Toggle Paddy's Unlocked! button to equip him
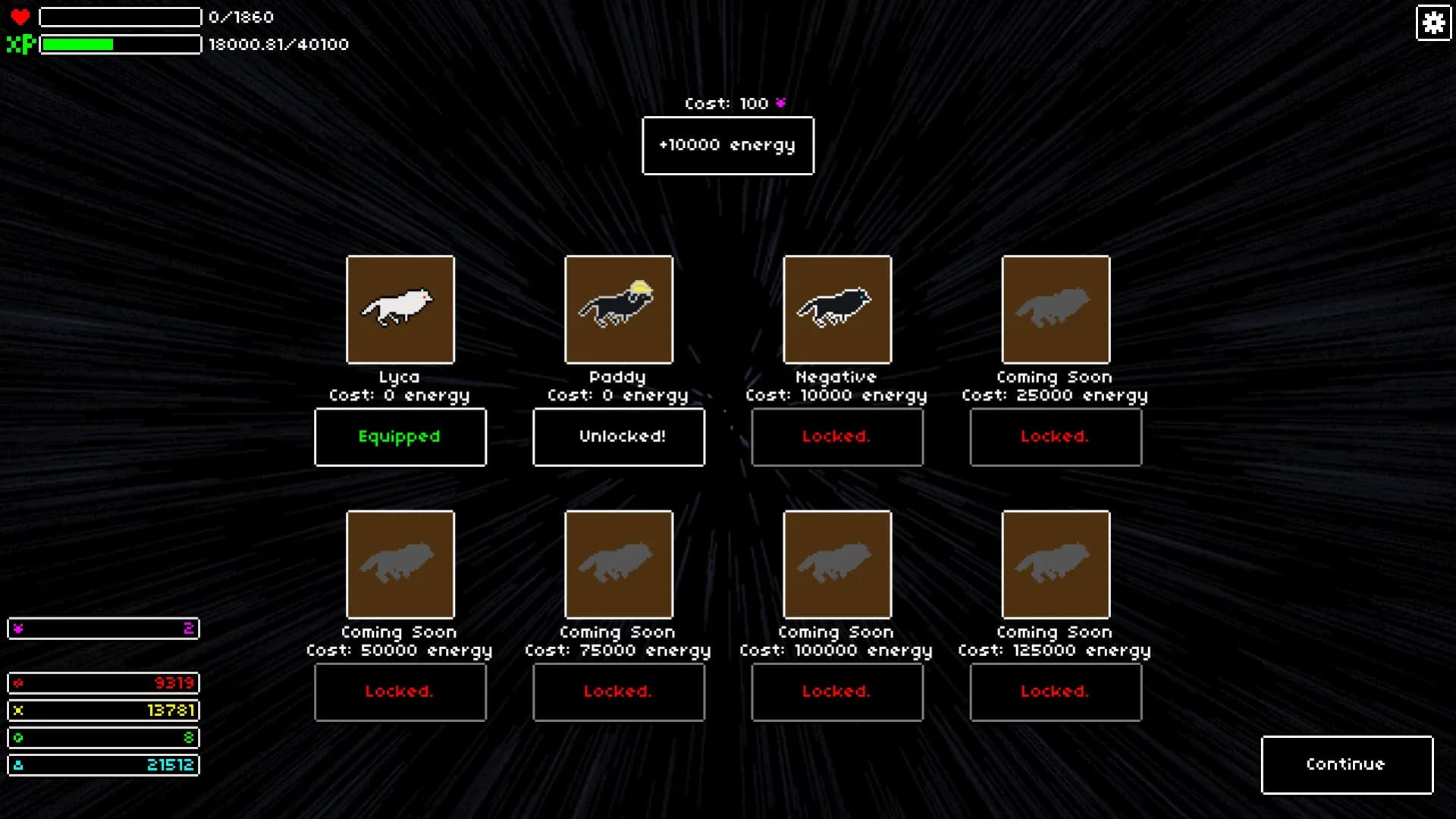Viewport: 1456px width, 819px height. [x=619, y=437]
